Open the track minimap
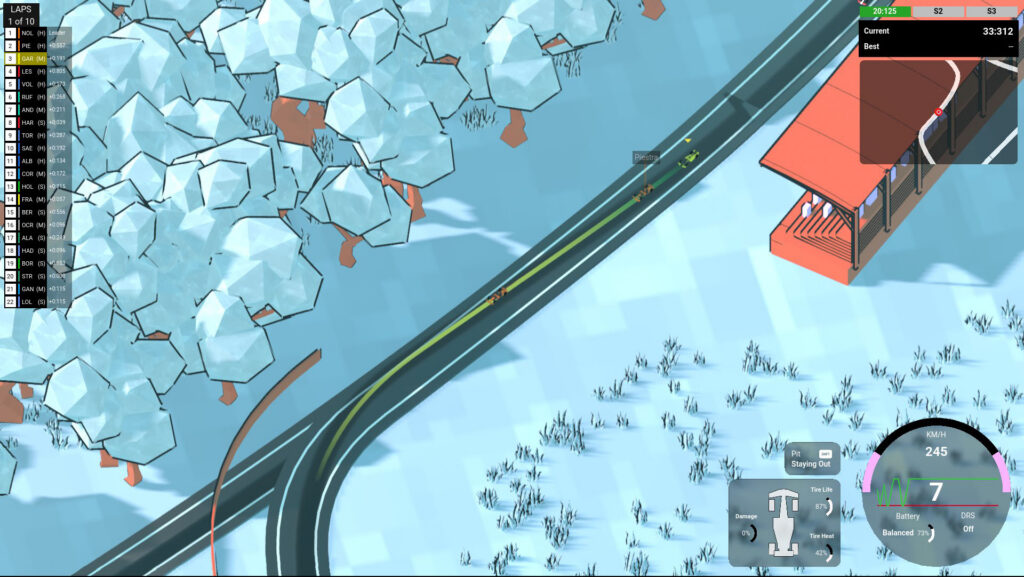Viewport: 1024px width, 577px height. point(938,110)
